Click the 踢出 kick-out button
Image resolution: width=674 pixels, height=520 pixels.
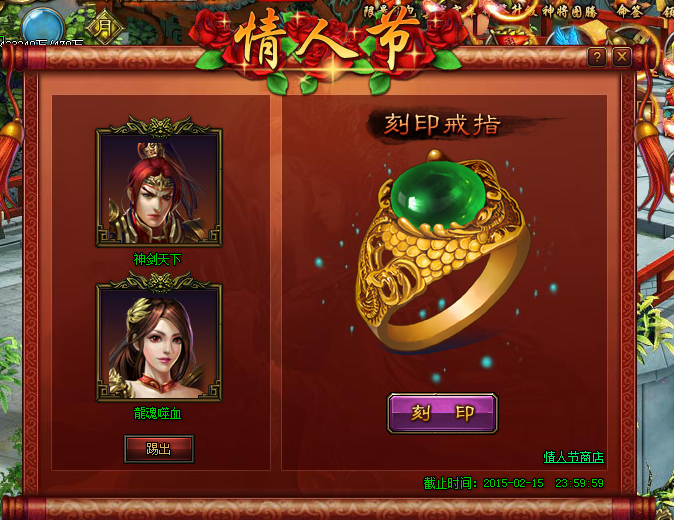click(x=159, y=449)
